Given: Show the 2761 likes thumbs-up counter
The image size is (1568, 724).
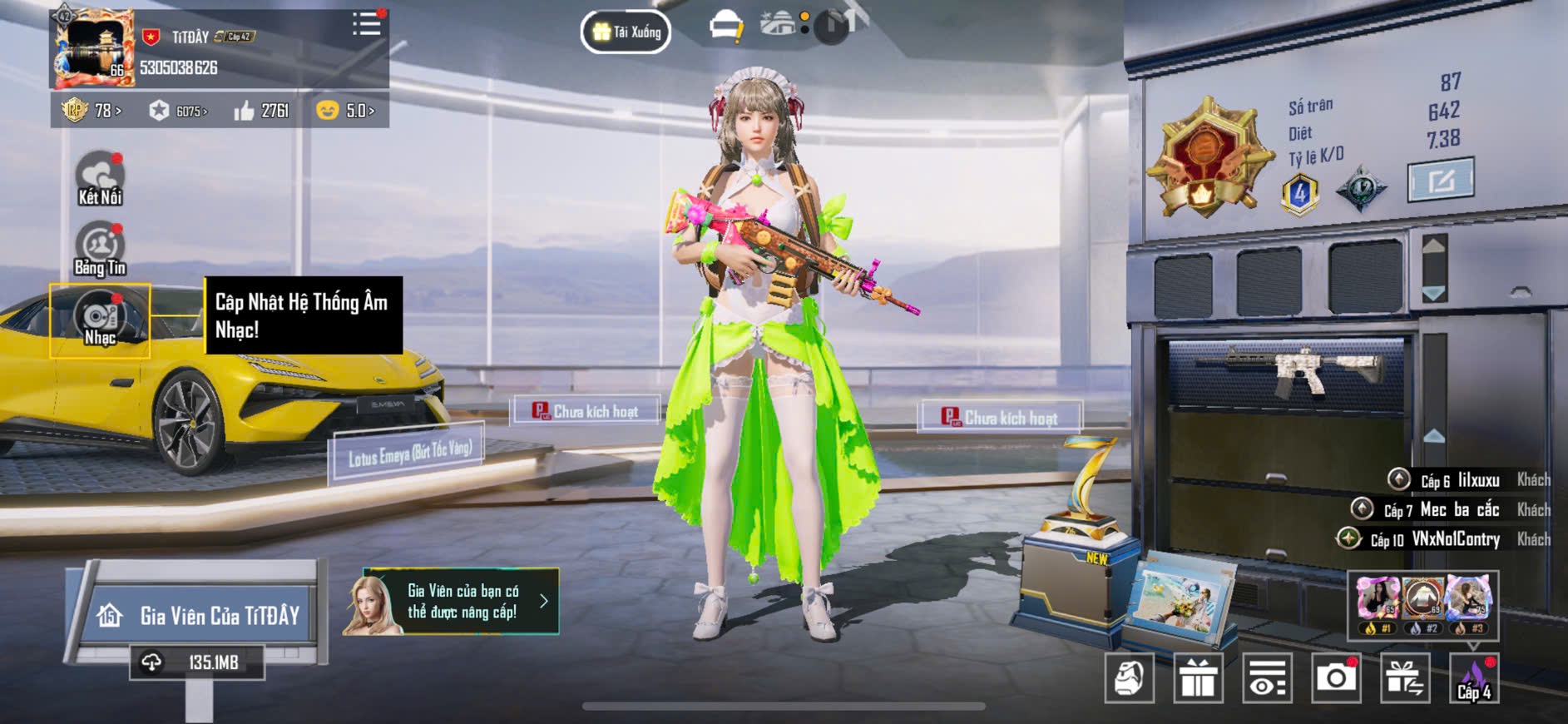Looking at the screenshot, I should point(262,111).
